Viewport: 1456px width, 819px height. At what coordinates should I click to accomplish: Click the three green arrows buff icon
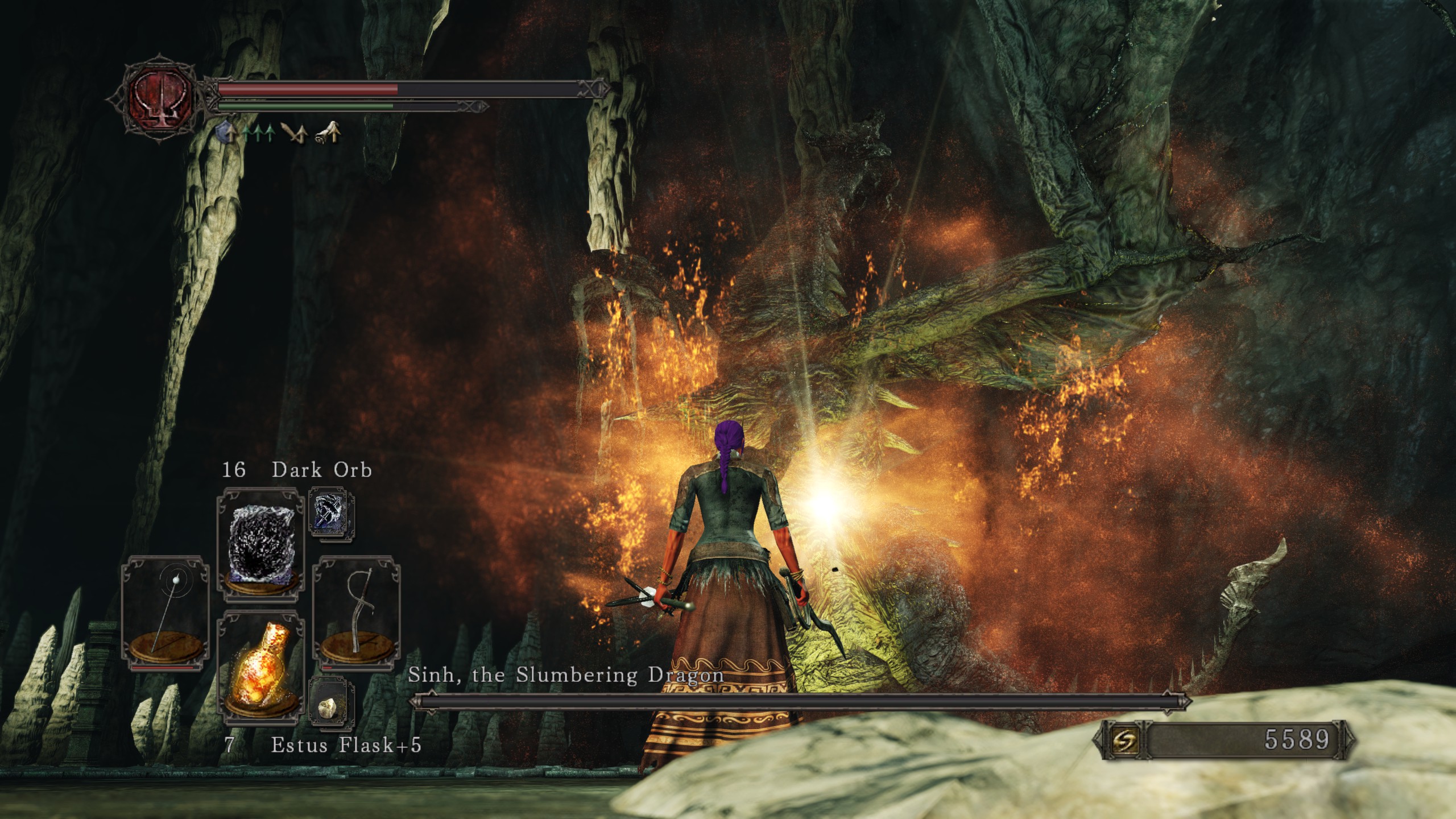(259, 134)
